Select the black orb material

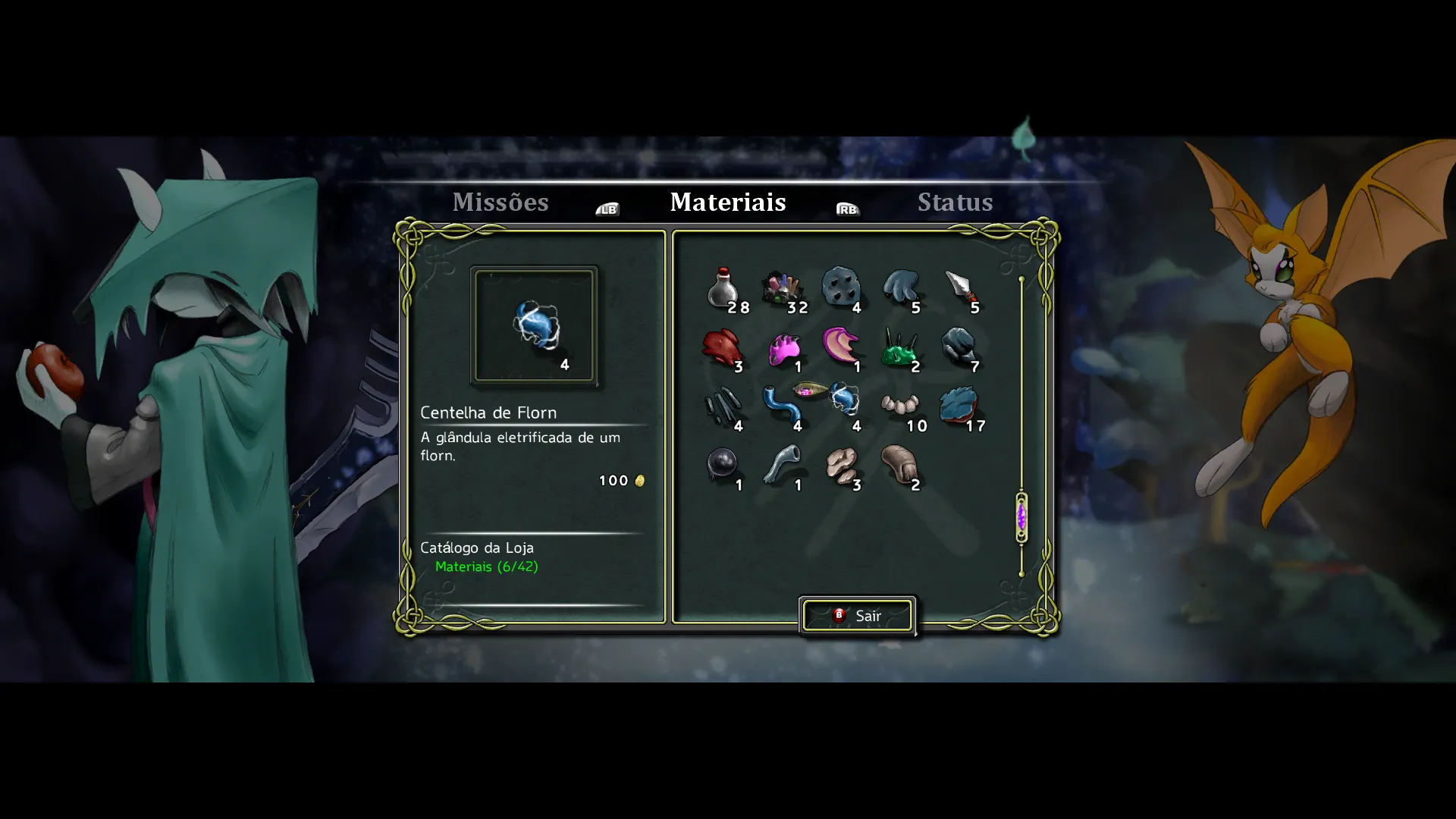(722, 465)
